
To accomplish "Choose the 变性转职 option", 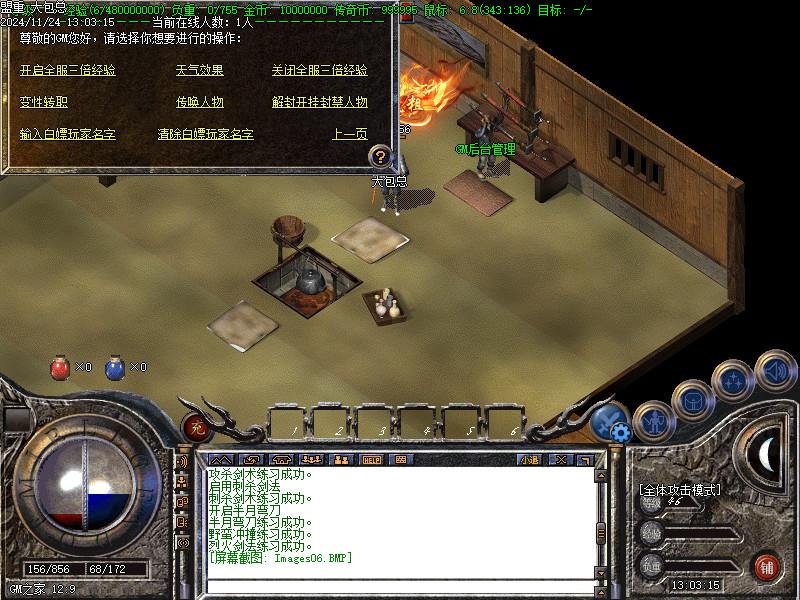I will tap(44, 102).
